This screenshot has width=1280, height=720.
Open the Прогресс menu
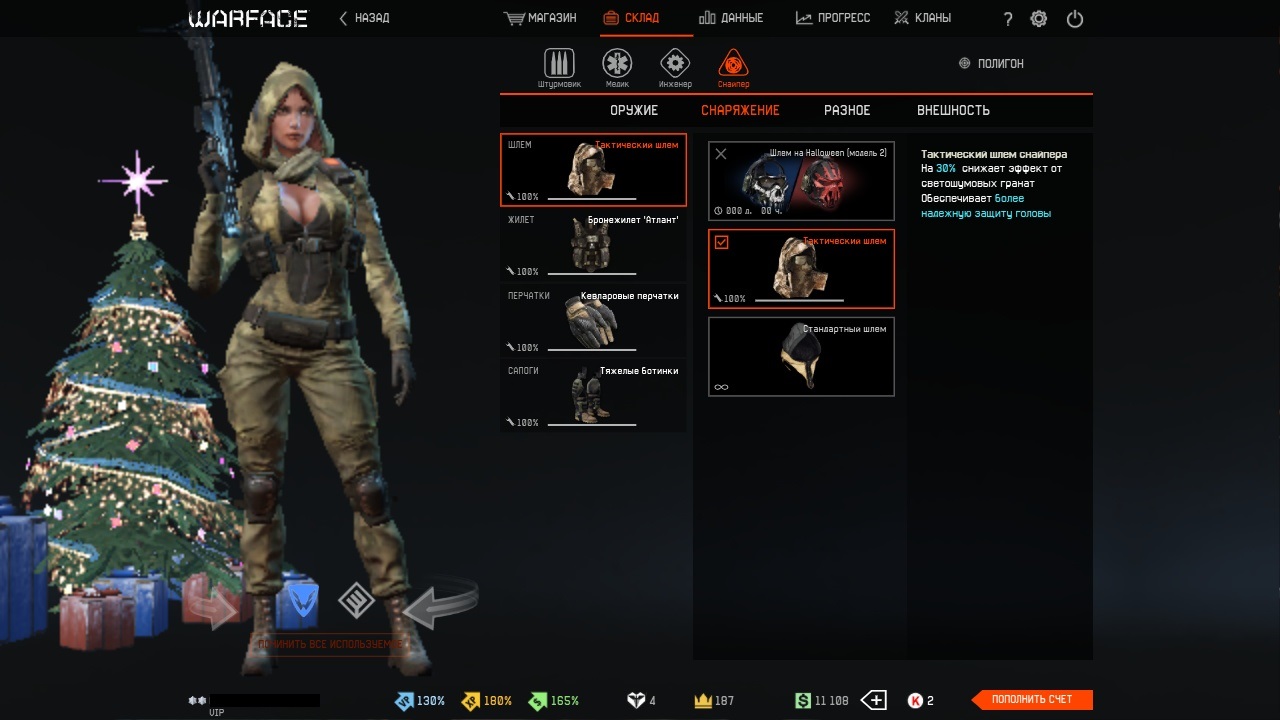[833, 18]
